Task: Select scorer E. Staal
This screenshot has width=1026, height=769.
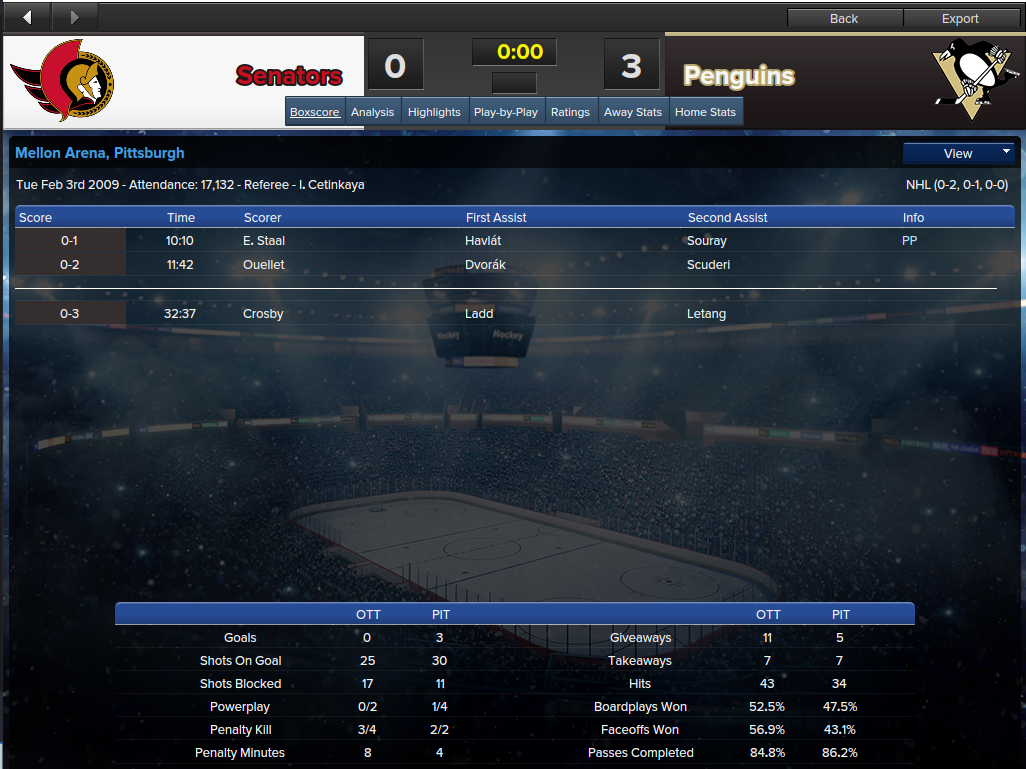Action: (x=264, y=241)
